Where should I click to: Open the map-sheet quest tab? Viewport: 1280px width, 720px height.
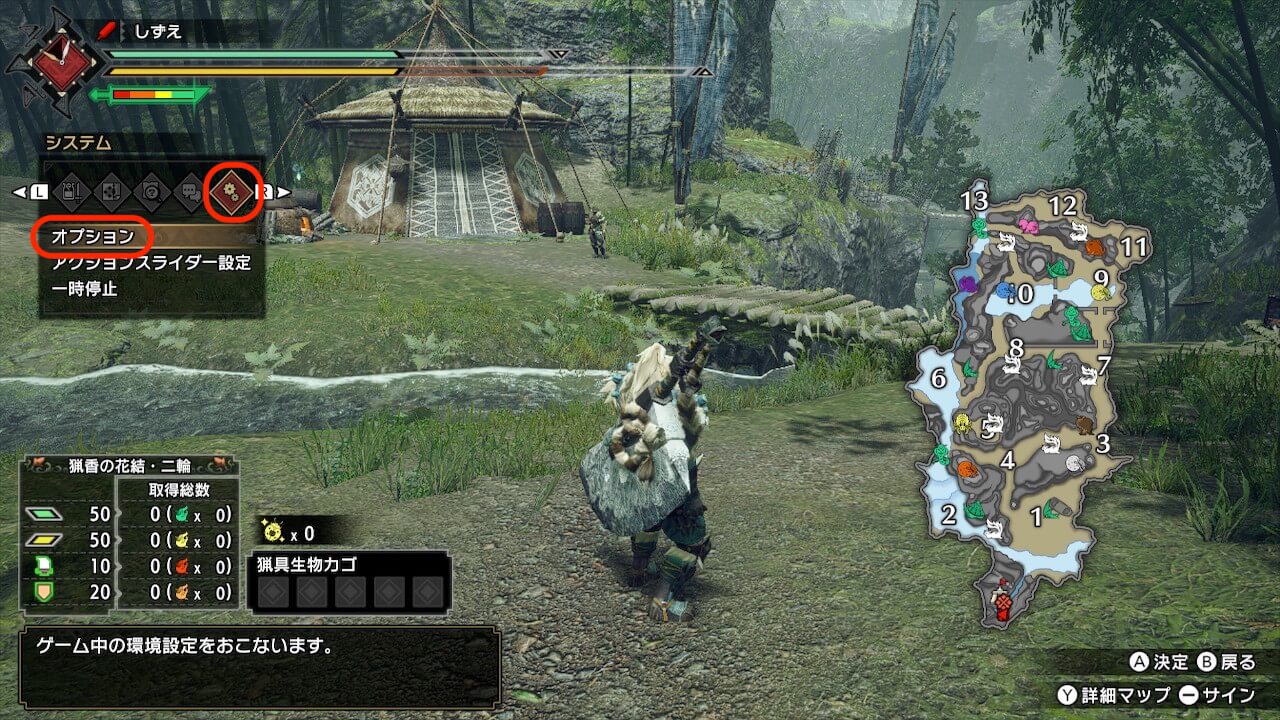coord(112,192)
